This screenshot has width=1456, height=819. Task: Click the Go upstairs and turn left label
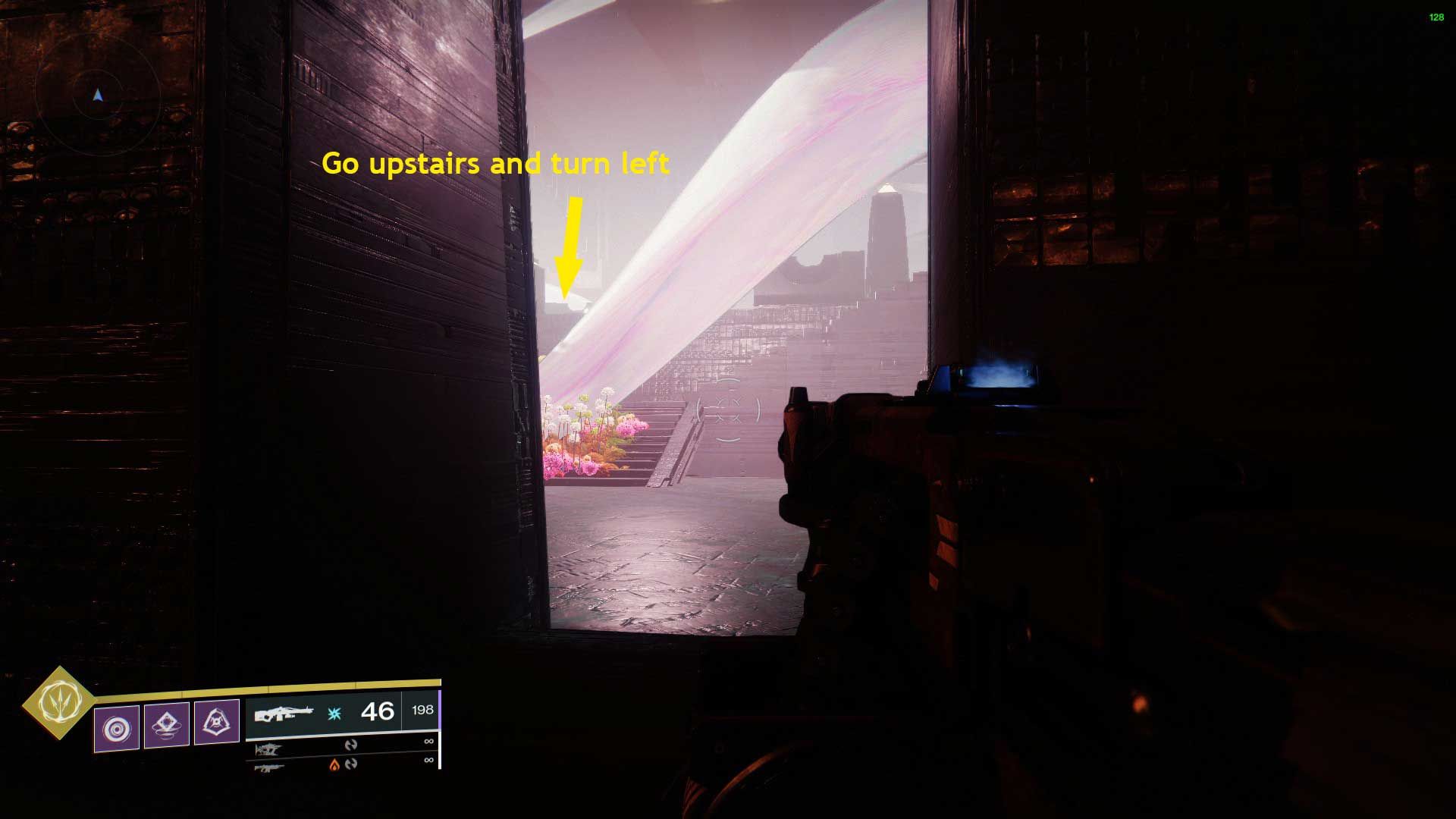click(x=497, y=162)
